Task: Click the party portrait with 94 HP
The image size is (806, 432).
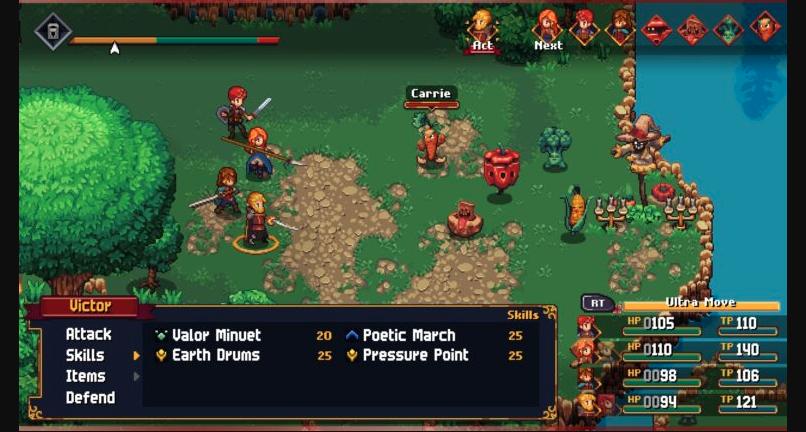Action: tap(588, 402)
